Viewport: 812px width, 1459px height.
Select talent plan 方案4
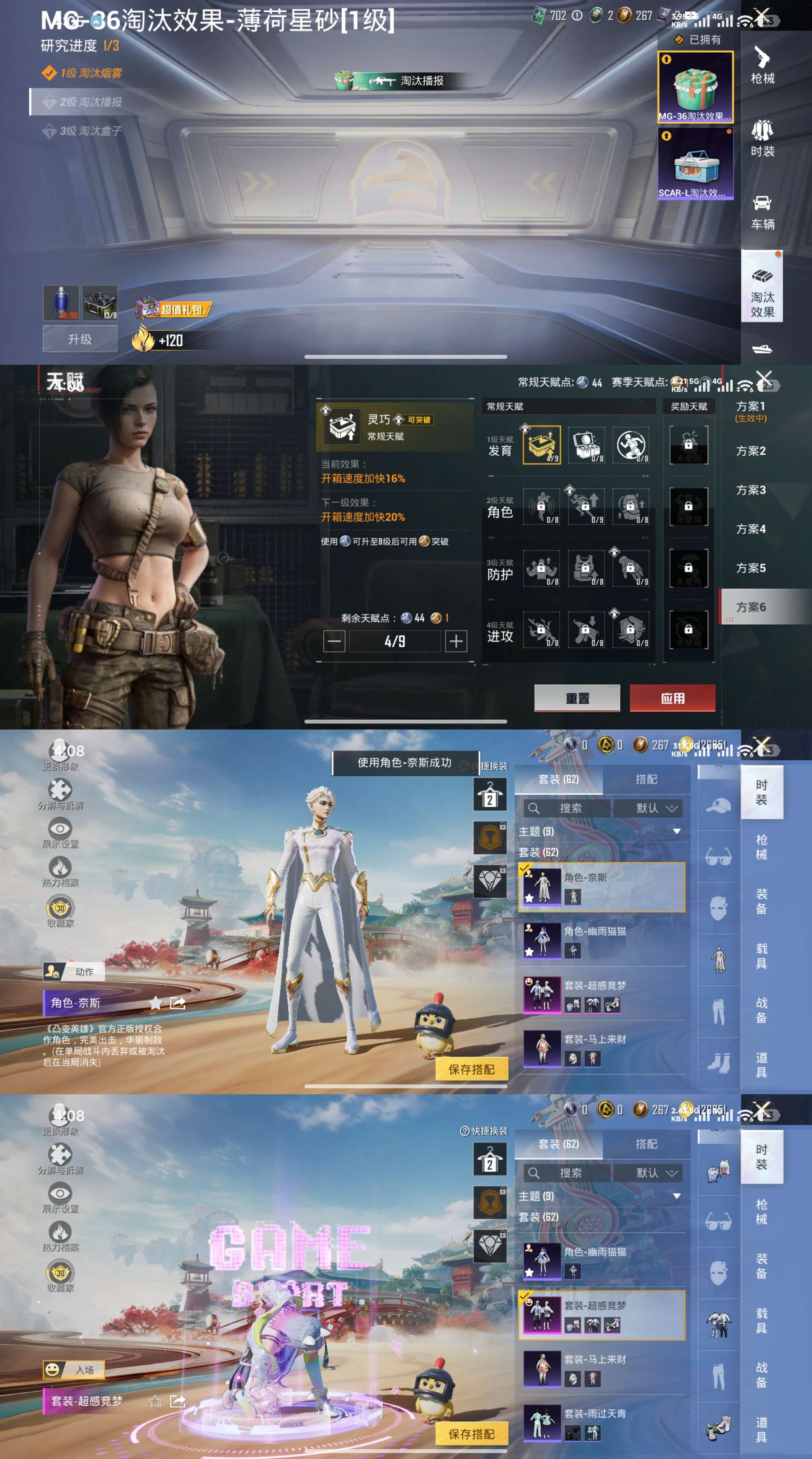click(750, 529)
